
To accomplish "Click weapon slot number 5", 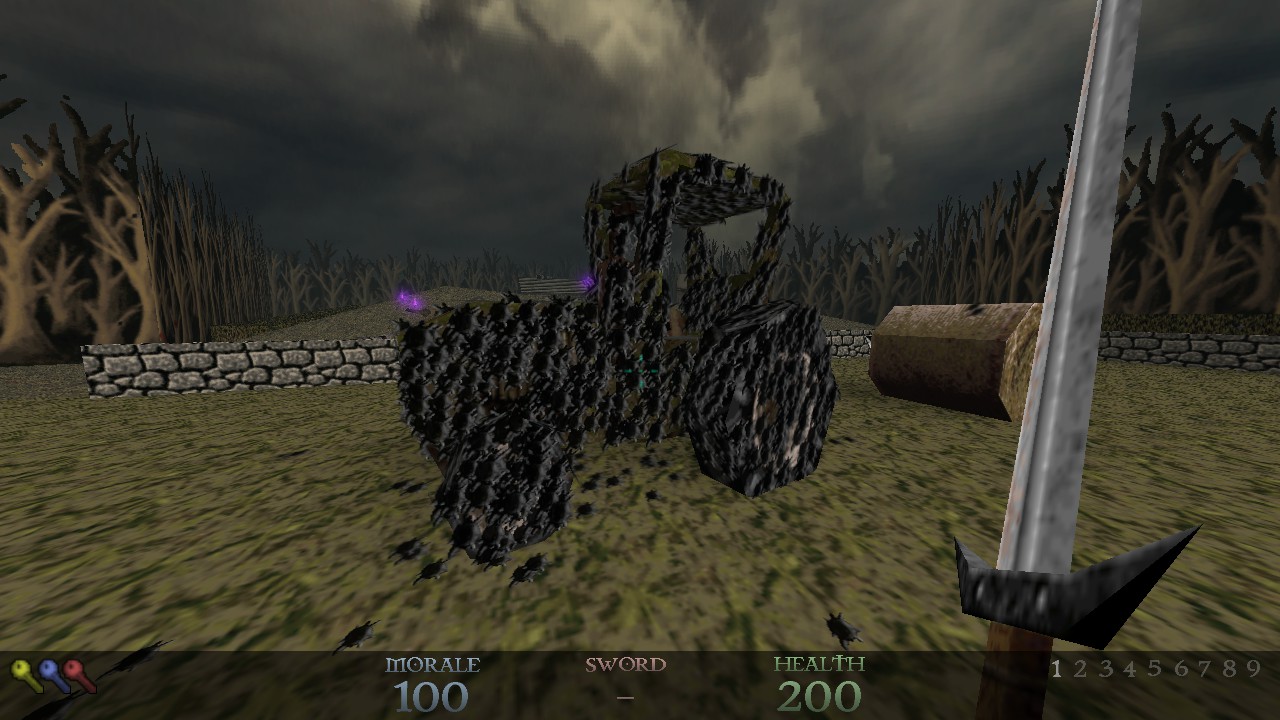I will [1155, 669].
